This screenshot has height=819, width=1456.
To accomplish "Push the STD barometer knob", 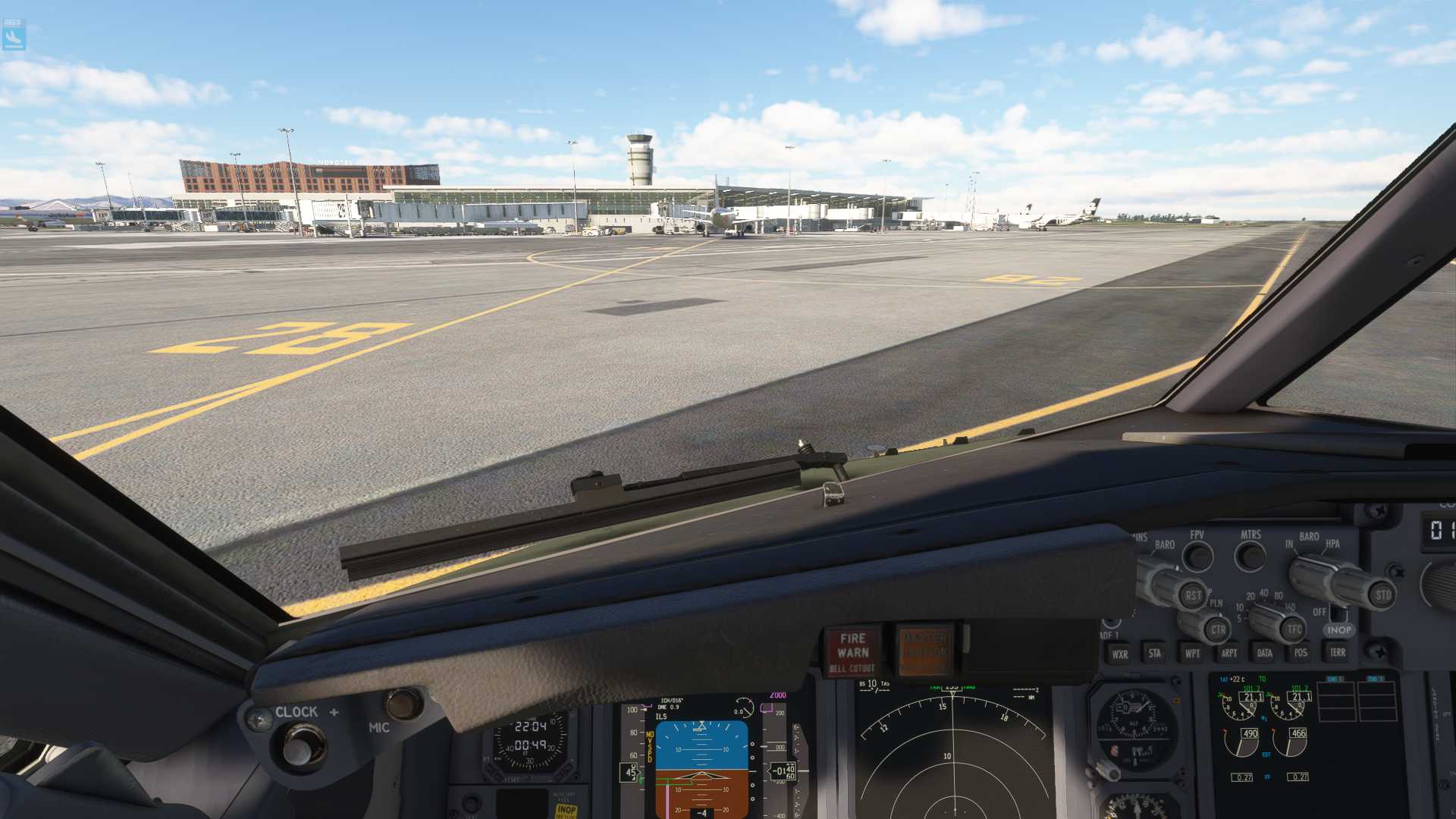I will pyautogui.click(x=1382, y=595).
